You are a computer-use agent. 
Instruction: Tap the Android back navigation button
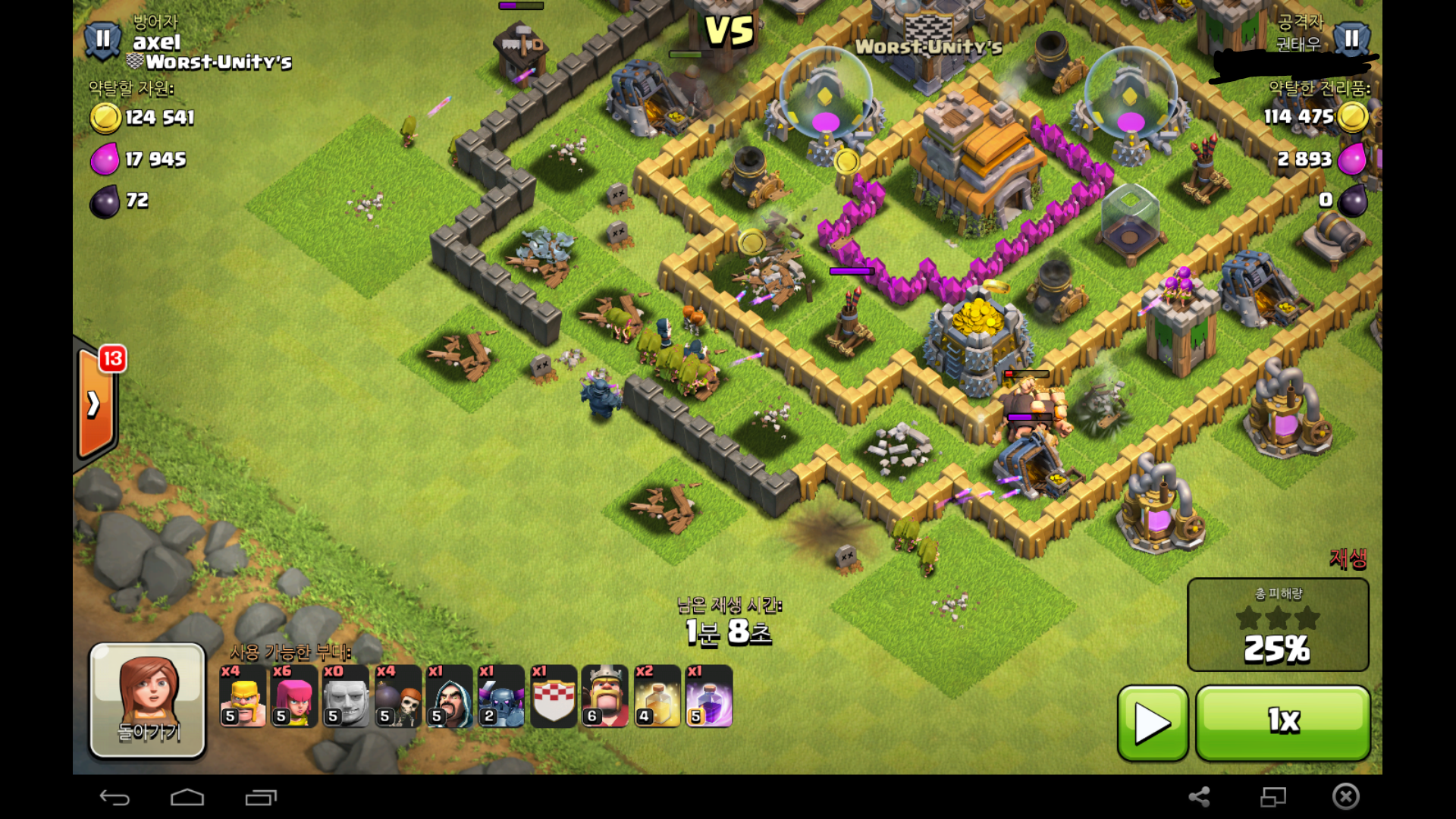(115, 797)
